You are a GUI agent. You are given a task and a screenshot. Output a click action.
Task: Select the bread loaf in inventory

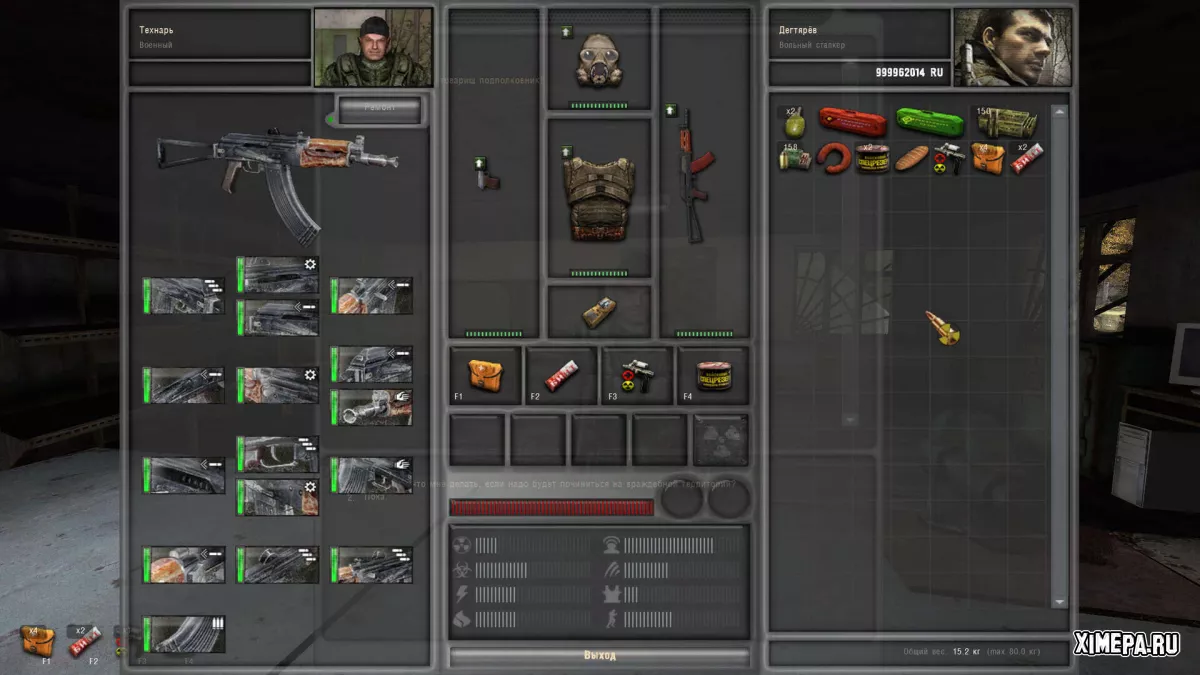click(x=911, y=158)
